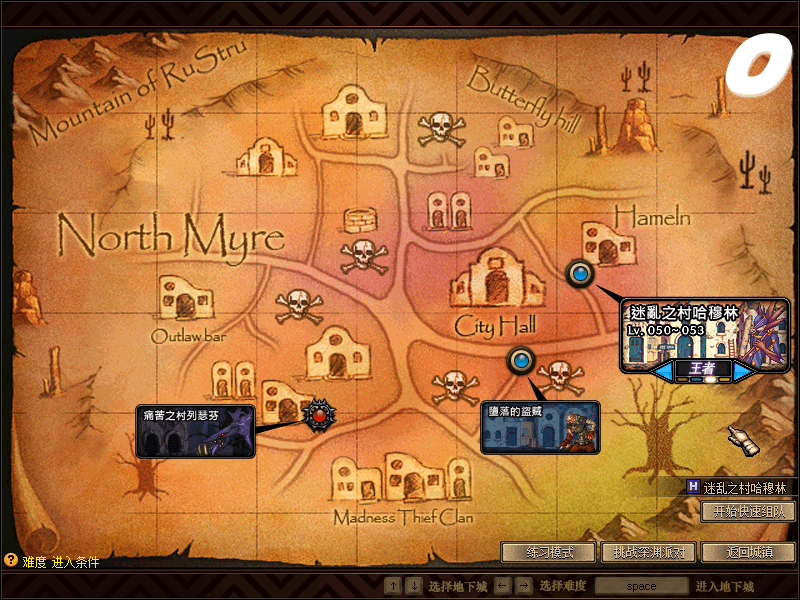Open the 难度 进入条件 help icon
This screenshot has height=600, width=800.
click(11, 562)
